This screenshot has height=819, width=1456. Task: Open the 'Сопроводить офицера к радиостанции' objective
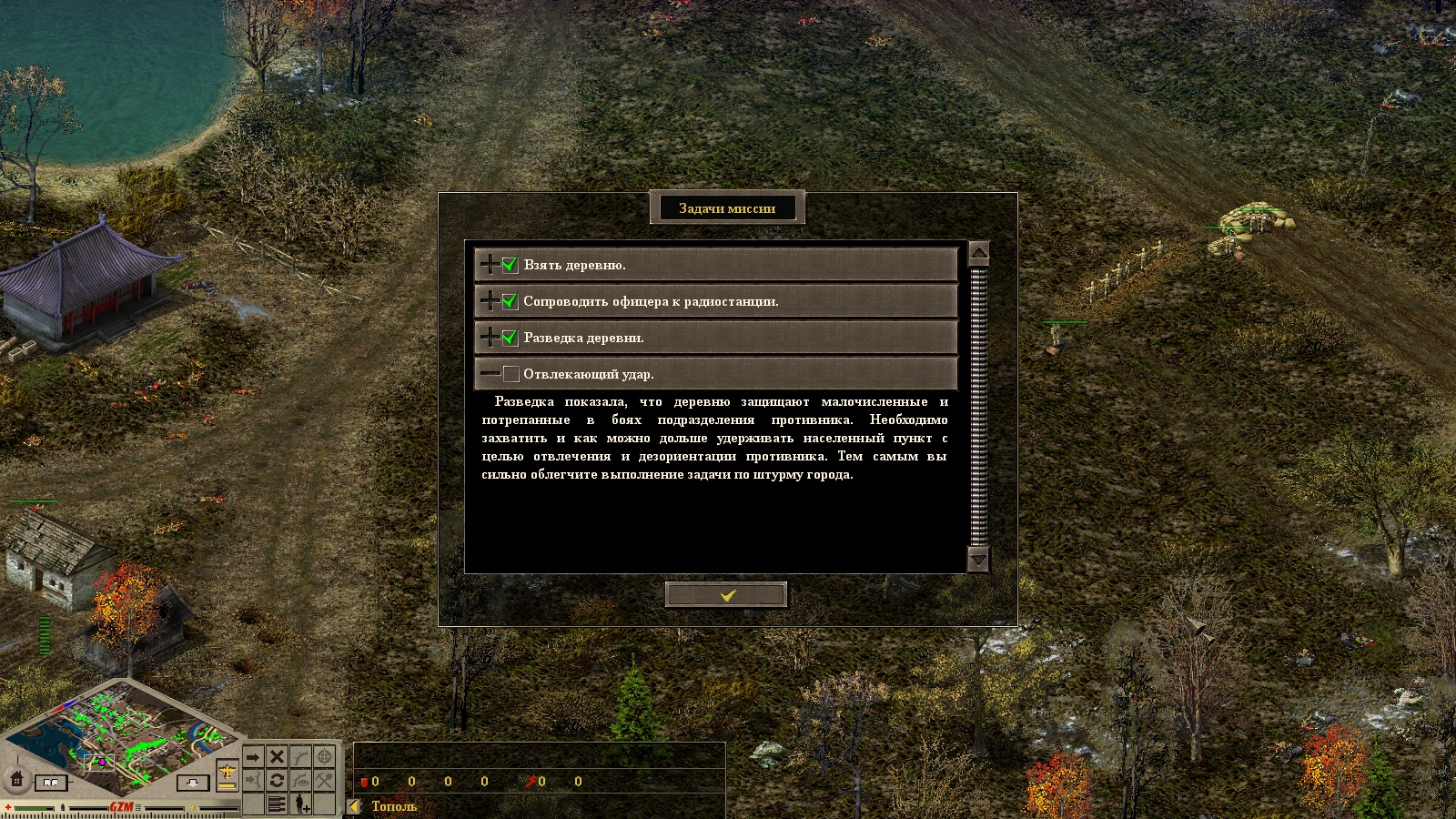click(490, 301)
